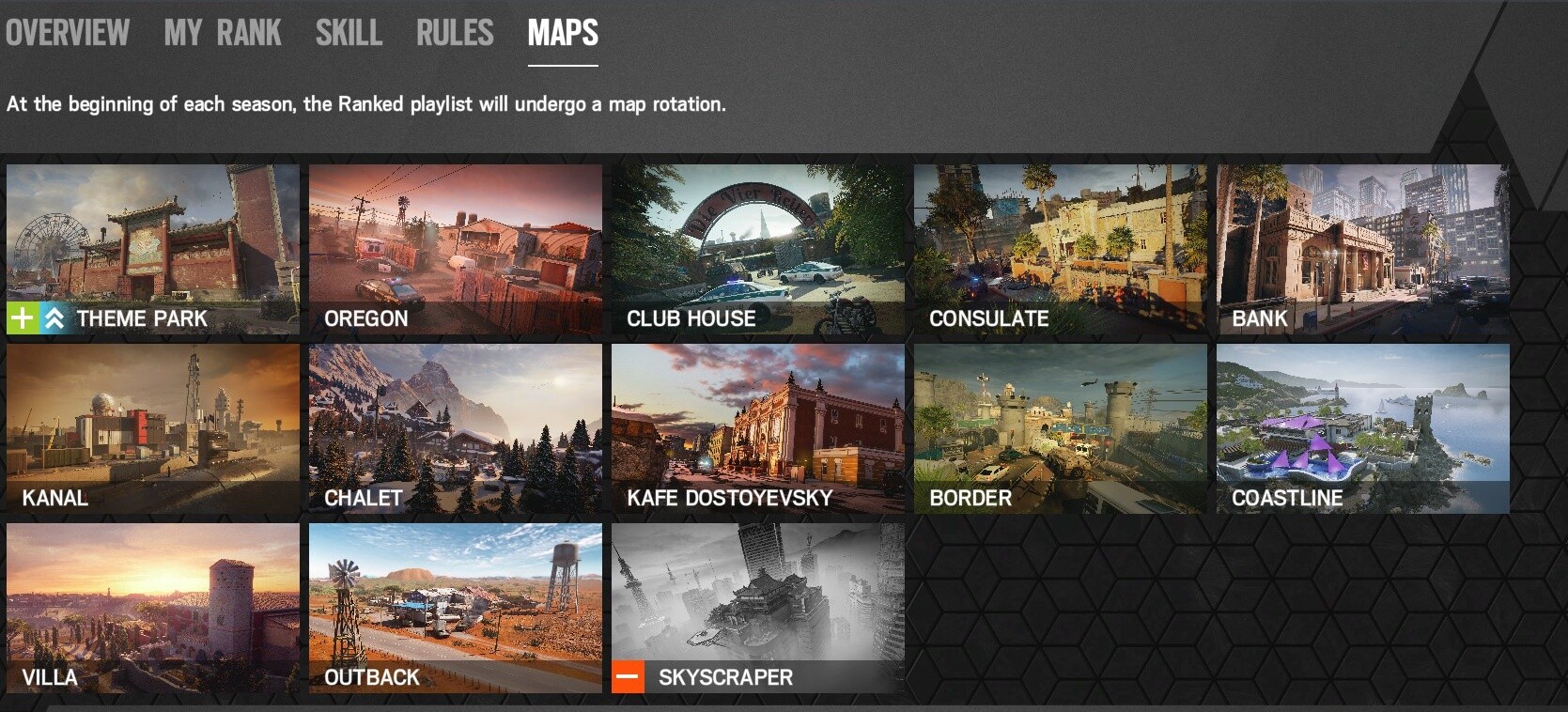Select the Maps tab
This screenshot has height=712, width=1568.
click(x=563, y=34)
